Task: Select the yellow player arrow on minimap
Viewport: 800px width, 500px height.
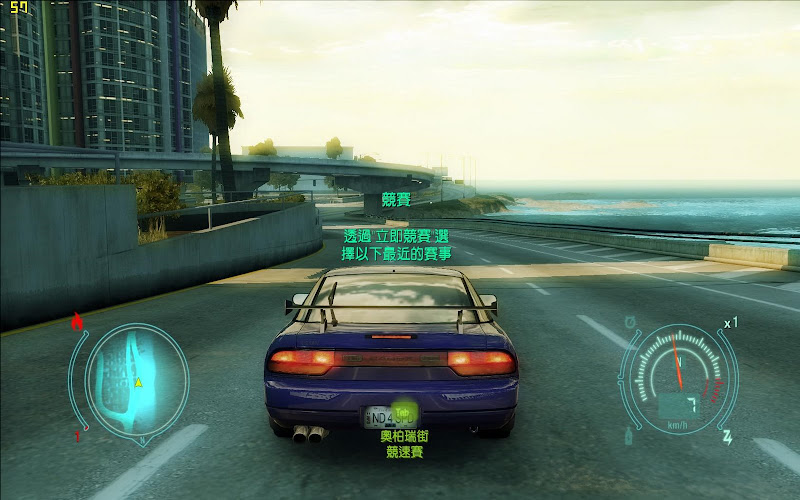Action: 139,382
